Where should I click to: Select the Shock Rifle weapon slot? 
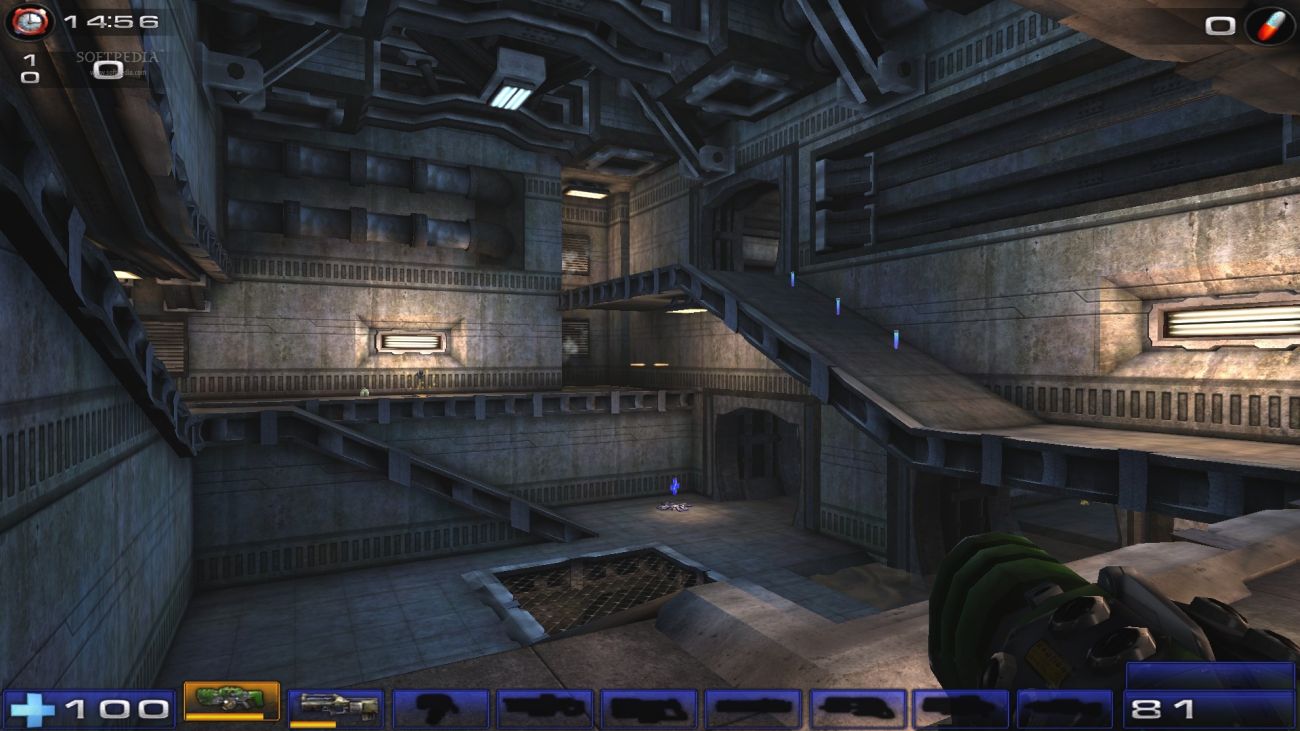point(336,703)
